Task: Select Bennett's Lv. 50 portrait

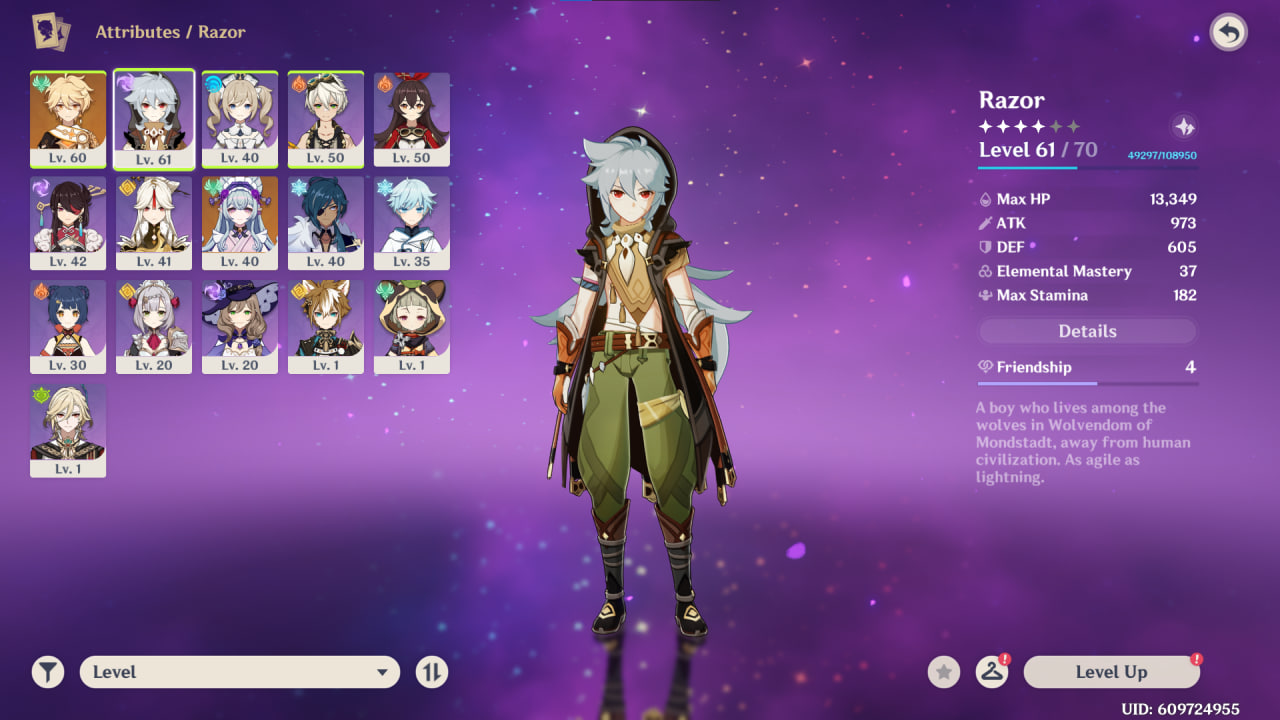Action: (326, 119)
